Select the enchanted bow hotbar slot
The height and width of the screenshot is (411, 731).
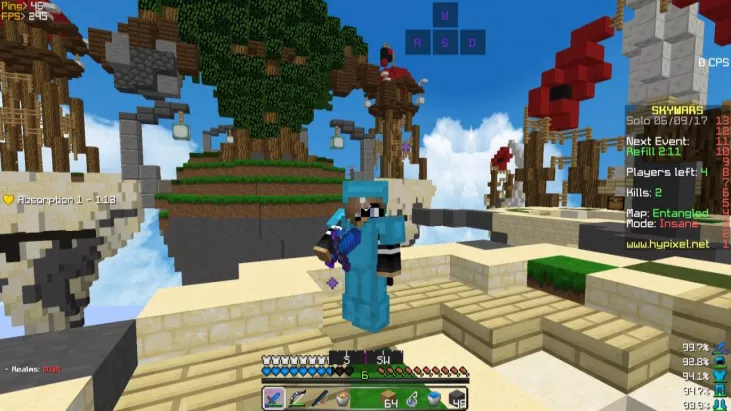(x=297, y=398)
